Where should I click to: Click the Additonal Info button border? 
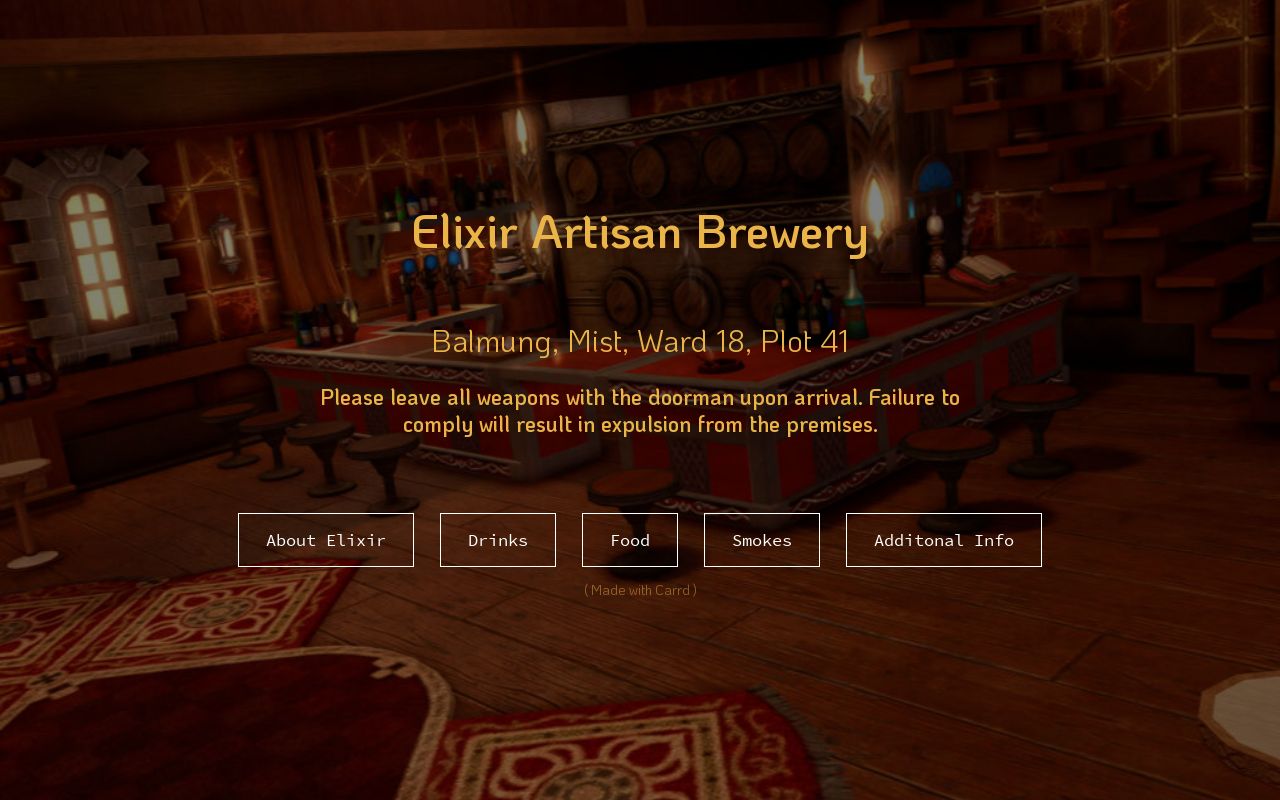click(943, 516)
